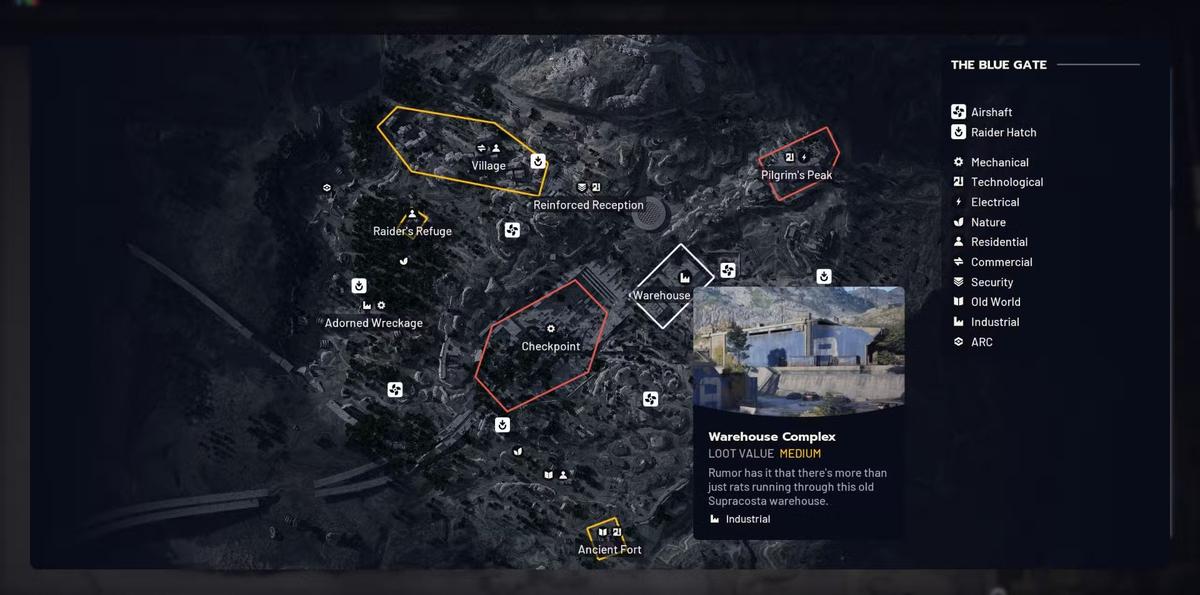Click the Electrical legend entry
This screenshot has height=595, width=1200.
coord(994,202)
